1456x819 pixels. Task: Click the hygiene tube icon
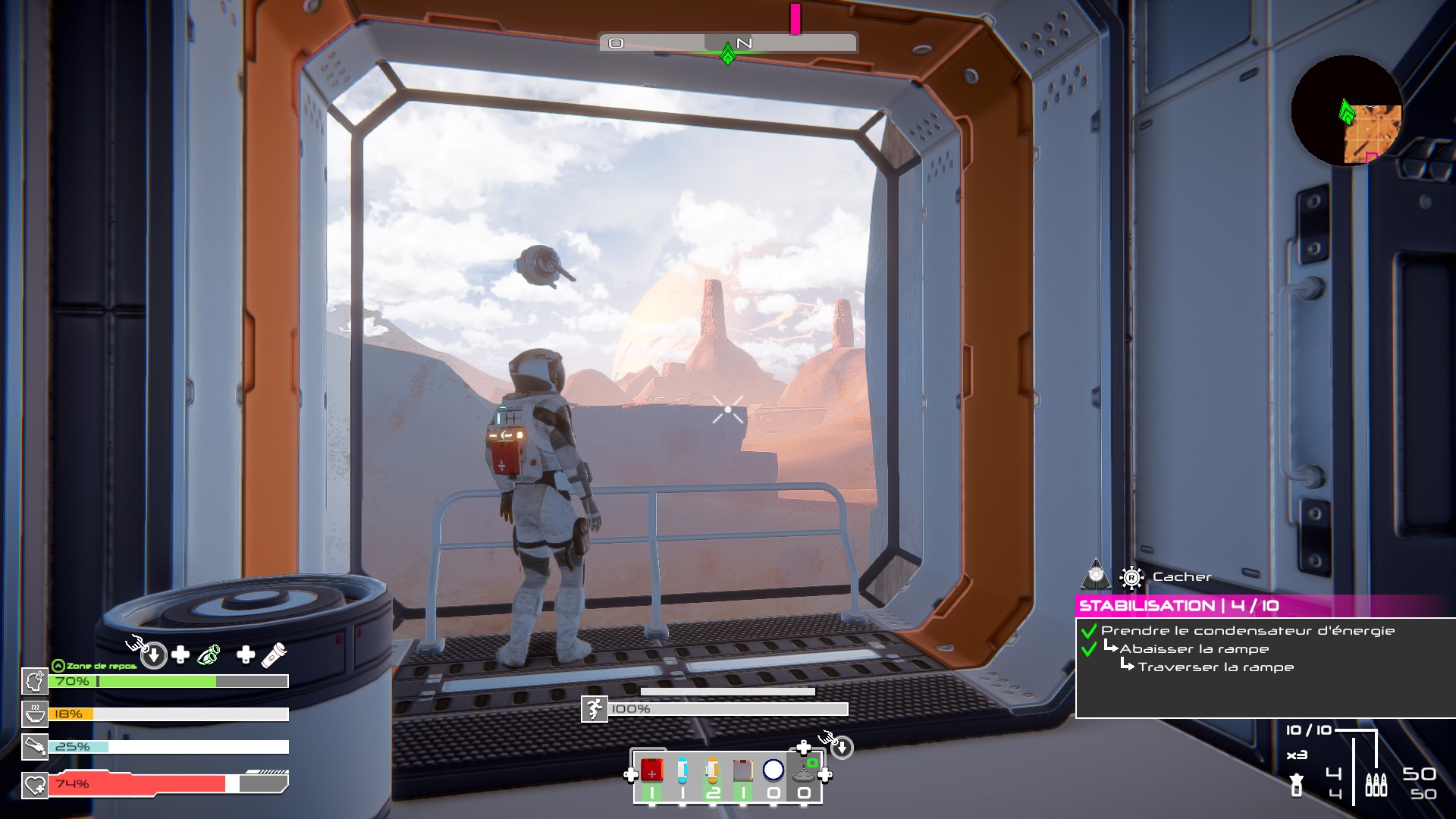pos(35,747)
